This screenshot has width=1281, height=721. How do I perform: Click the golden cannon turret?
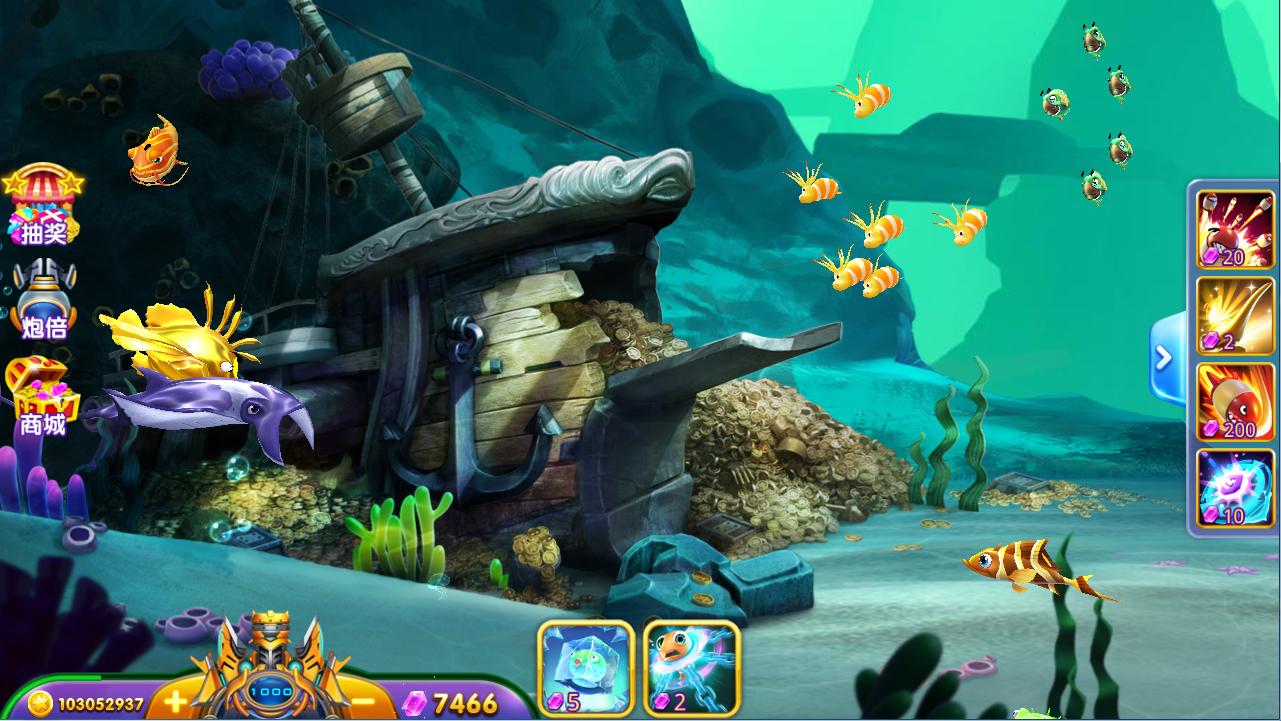tap(270, 660)
